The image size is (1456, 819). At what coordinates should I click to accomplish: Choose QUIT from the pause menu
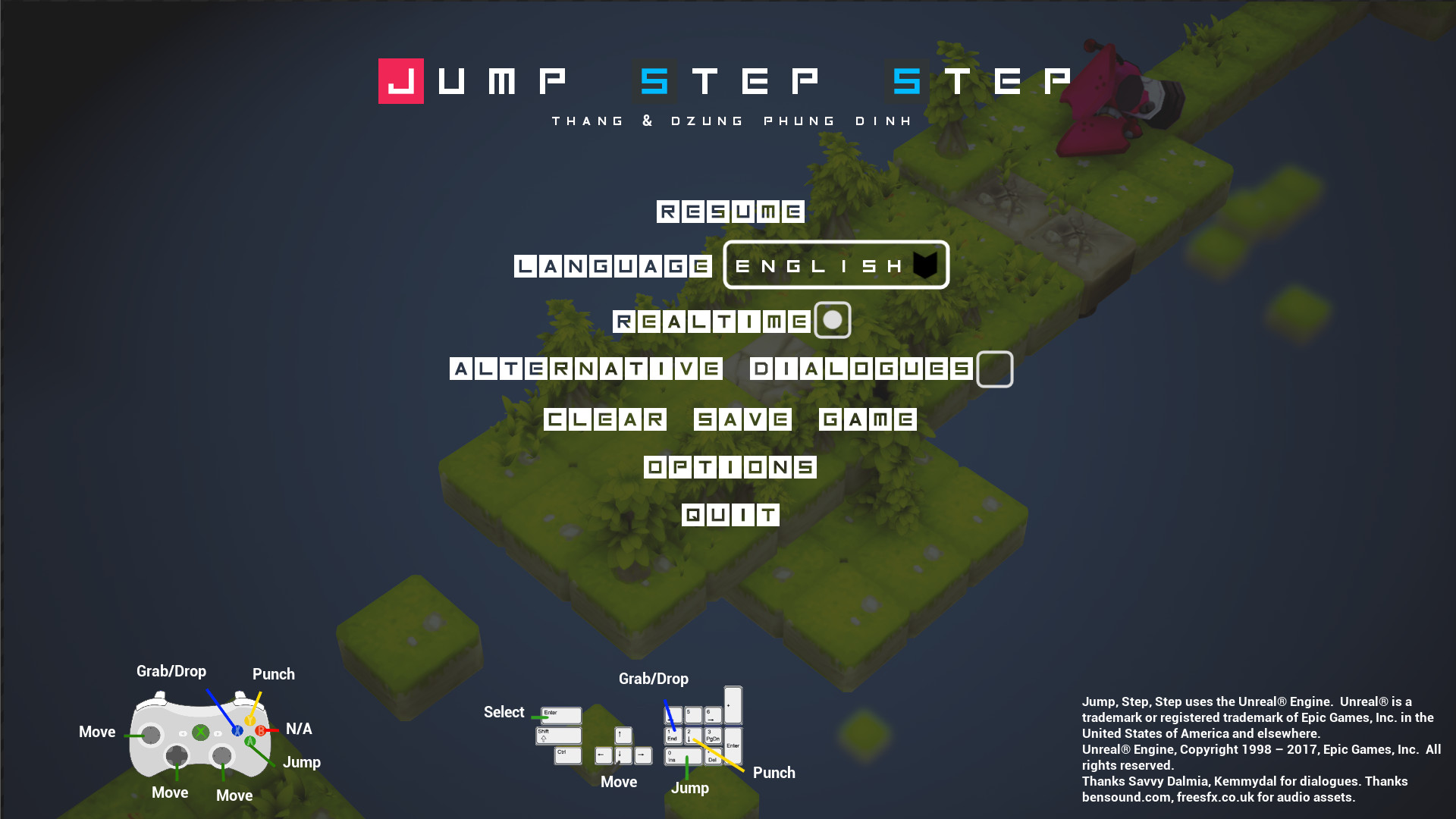(730, 515)
